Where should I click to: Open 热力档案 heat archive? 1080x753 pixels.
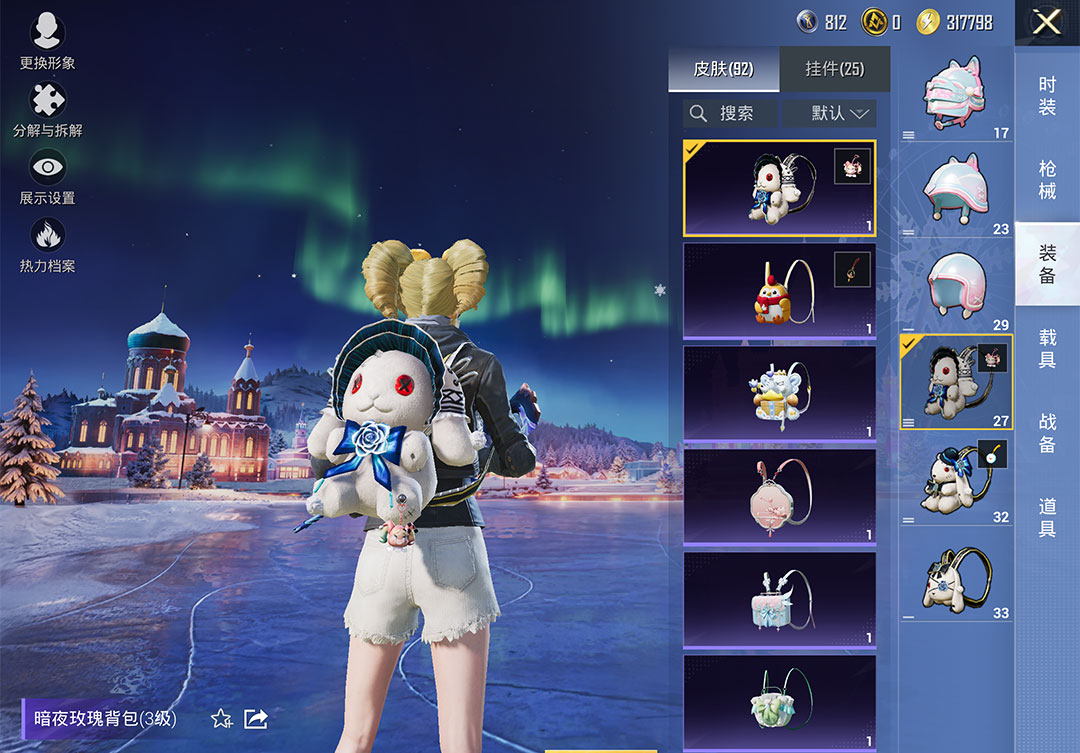(47, 245)
